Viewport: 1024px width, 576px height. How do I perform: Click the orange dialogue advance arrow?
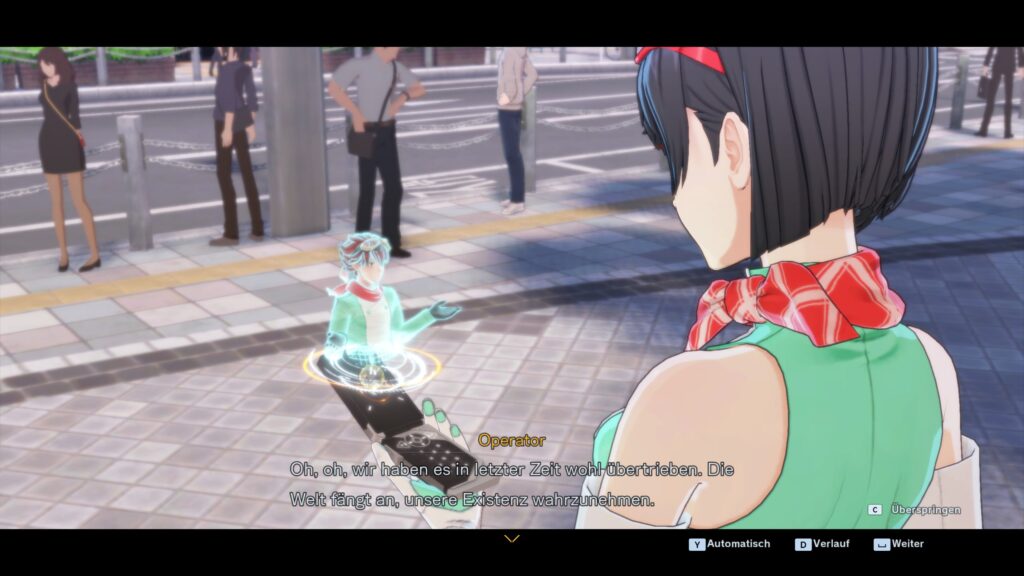coord(512,539)
